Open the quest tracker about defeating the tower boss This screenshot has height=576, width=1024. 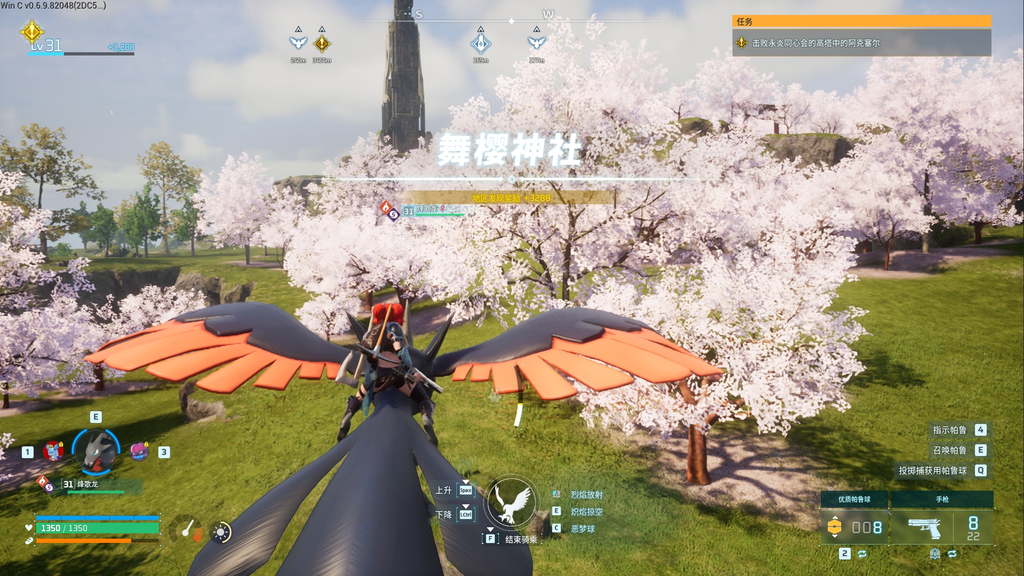861,43
